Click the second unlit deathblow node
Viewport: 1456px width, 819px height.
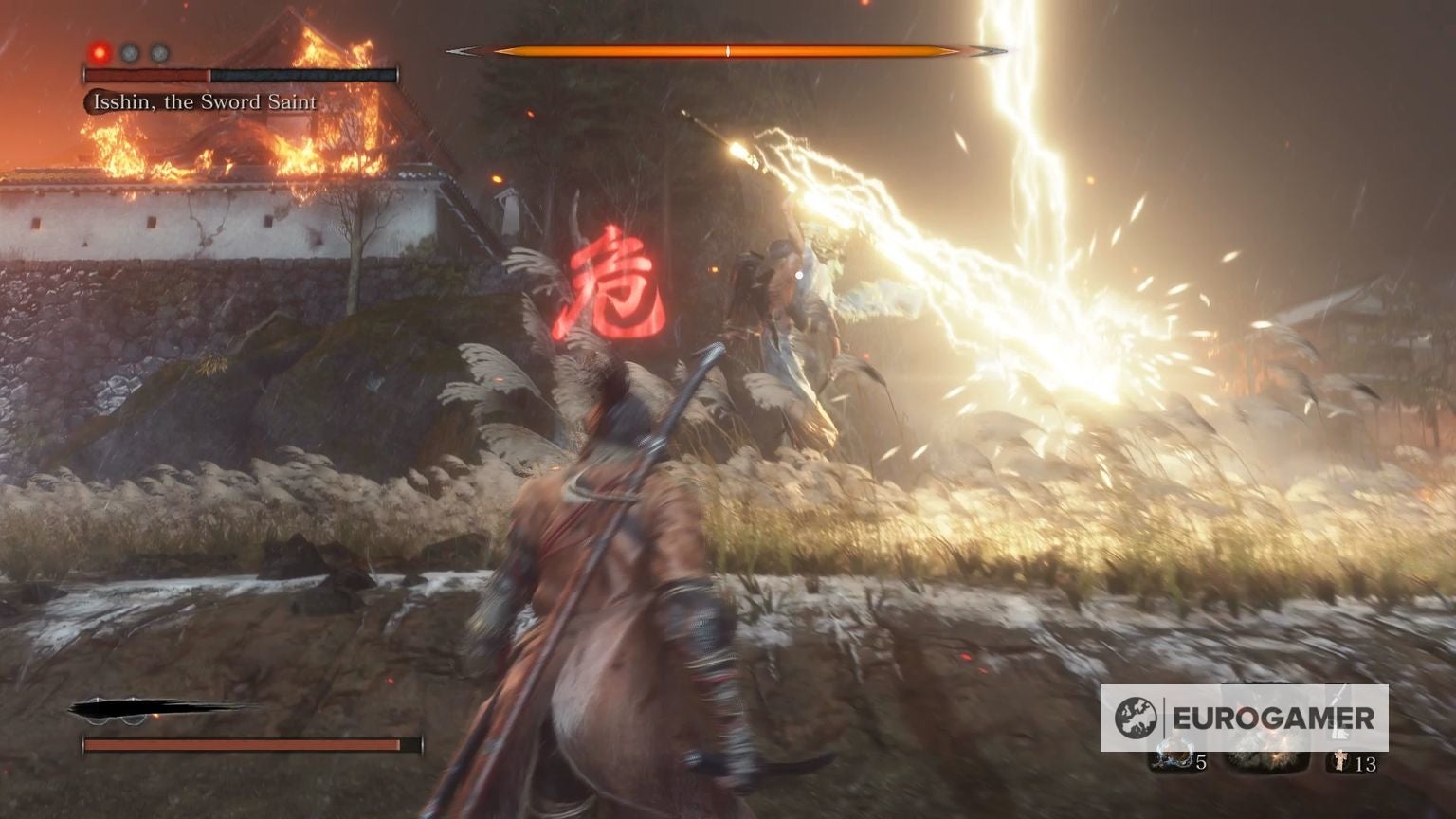[158, 52]
